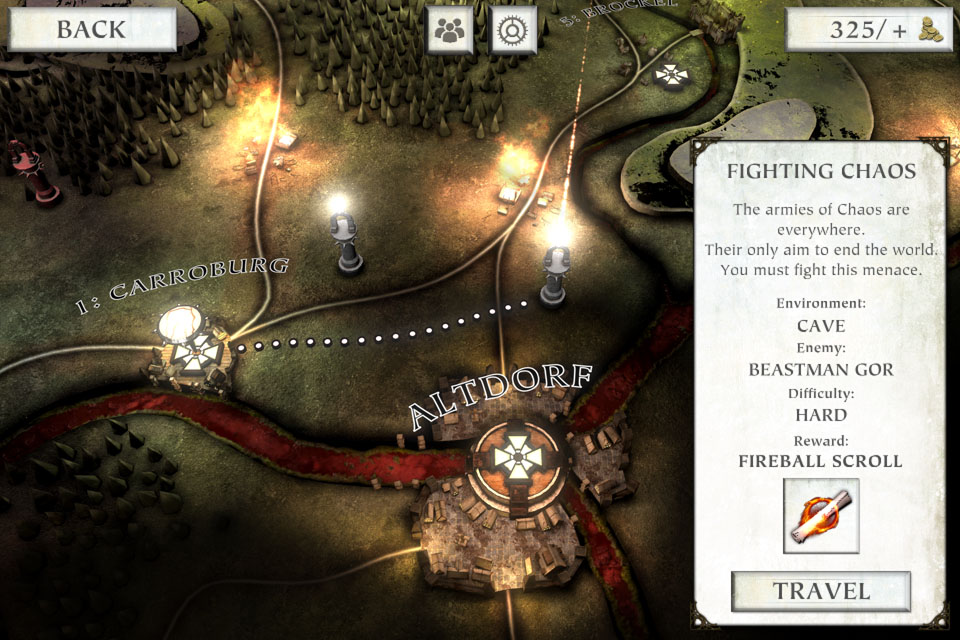960x640 pixels.
Task: Inspect the Fireball Scroll reward icon
Action: pyautogui.click(x=821, y=515)
